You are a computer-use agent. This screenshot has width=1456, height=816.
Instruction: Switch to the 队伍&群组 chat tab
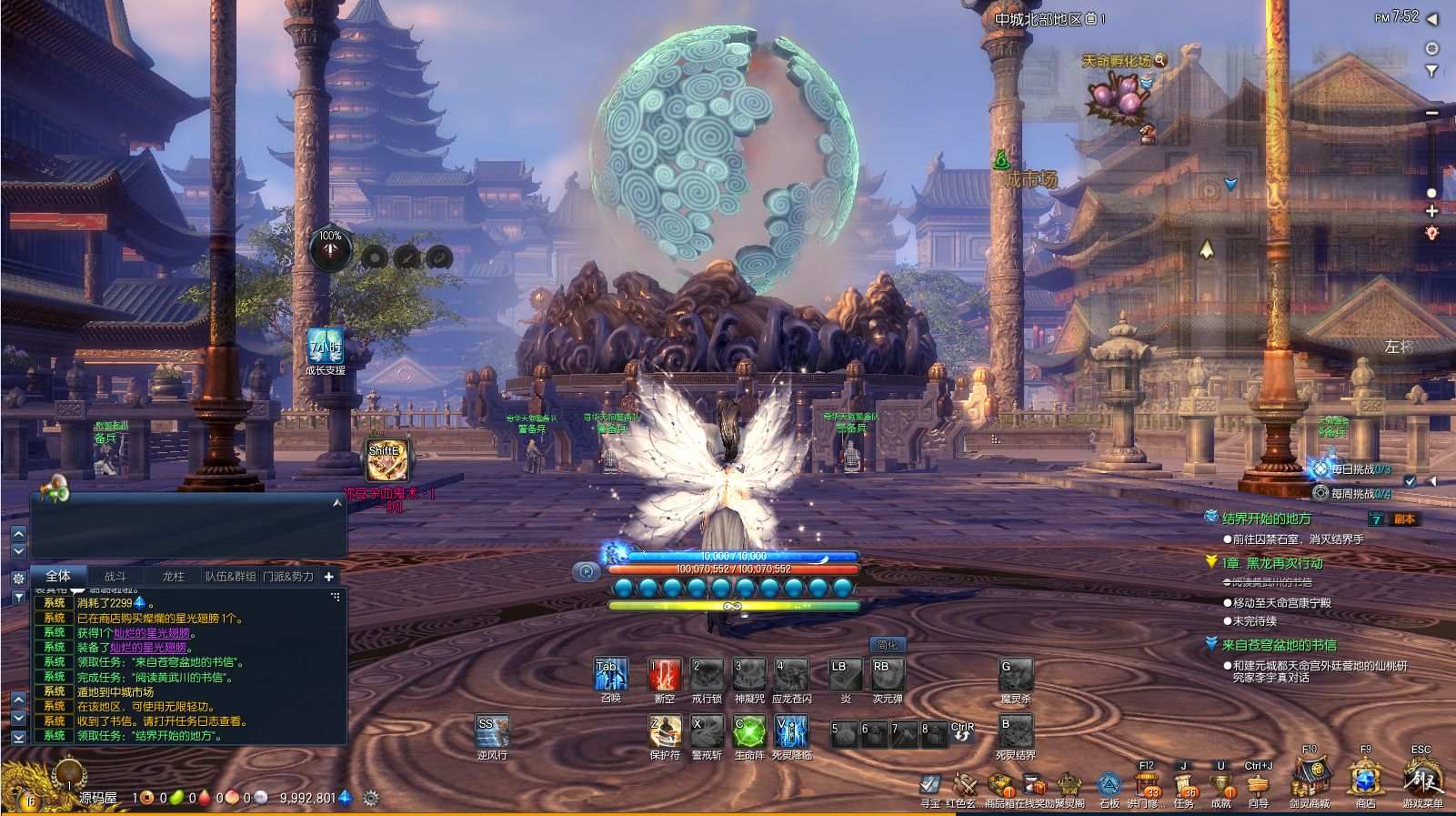coord(230,575)
